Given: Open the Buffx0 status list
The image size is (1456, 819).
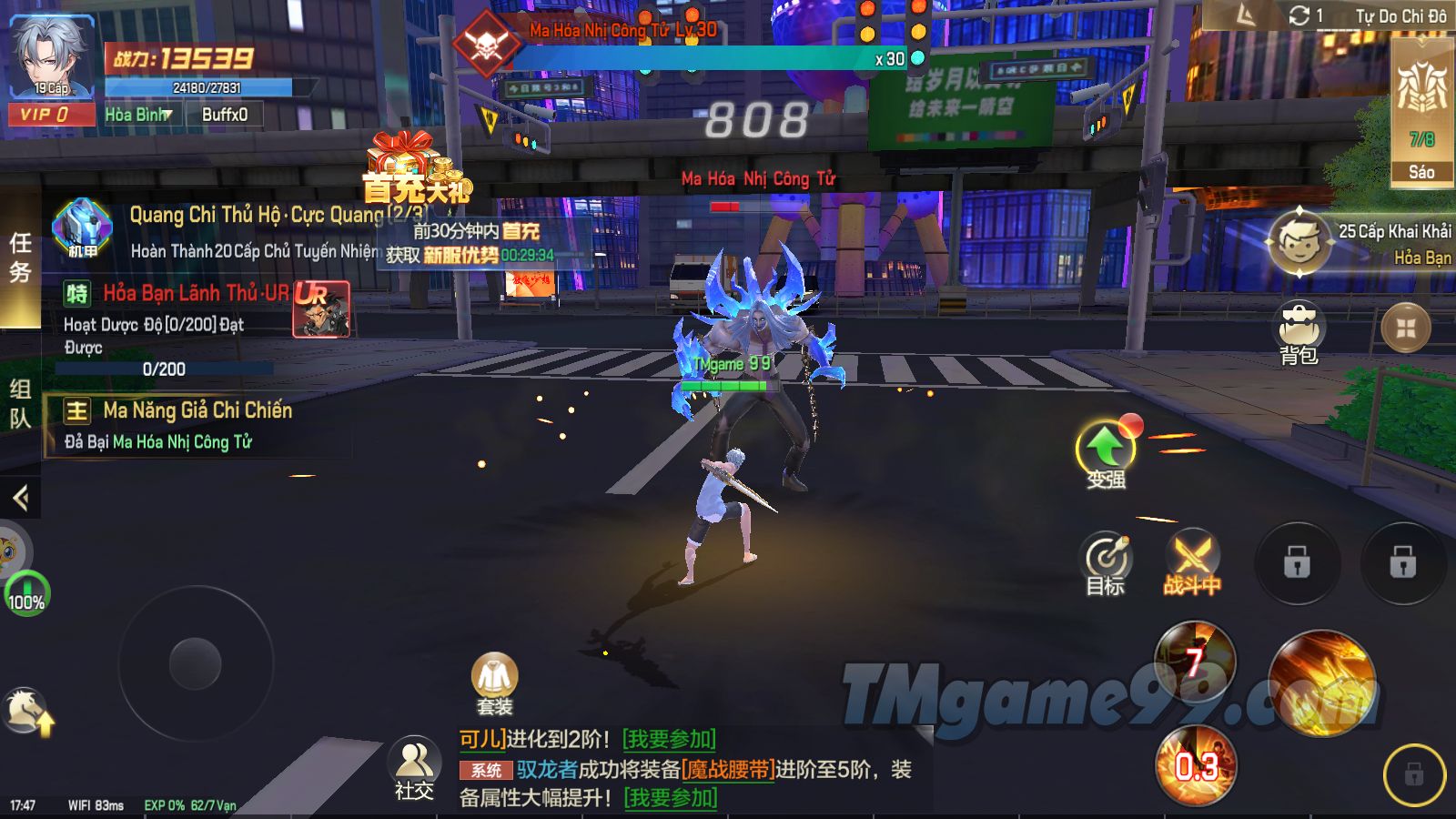Looking at the screenshot, I should [x=224, y=115].
